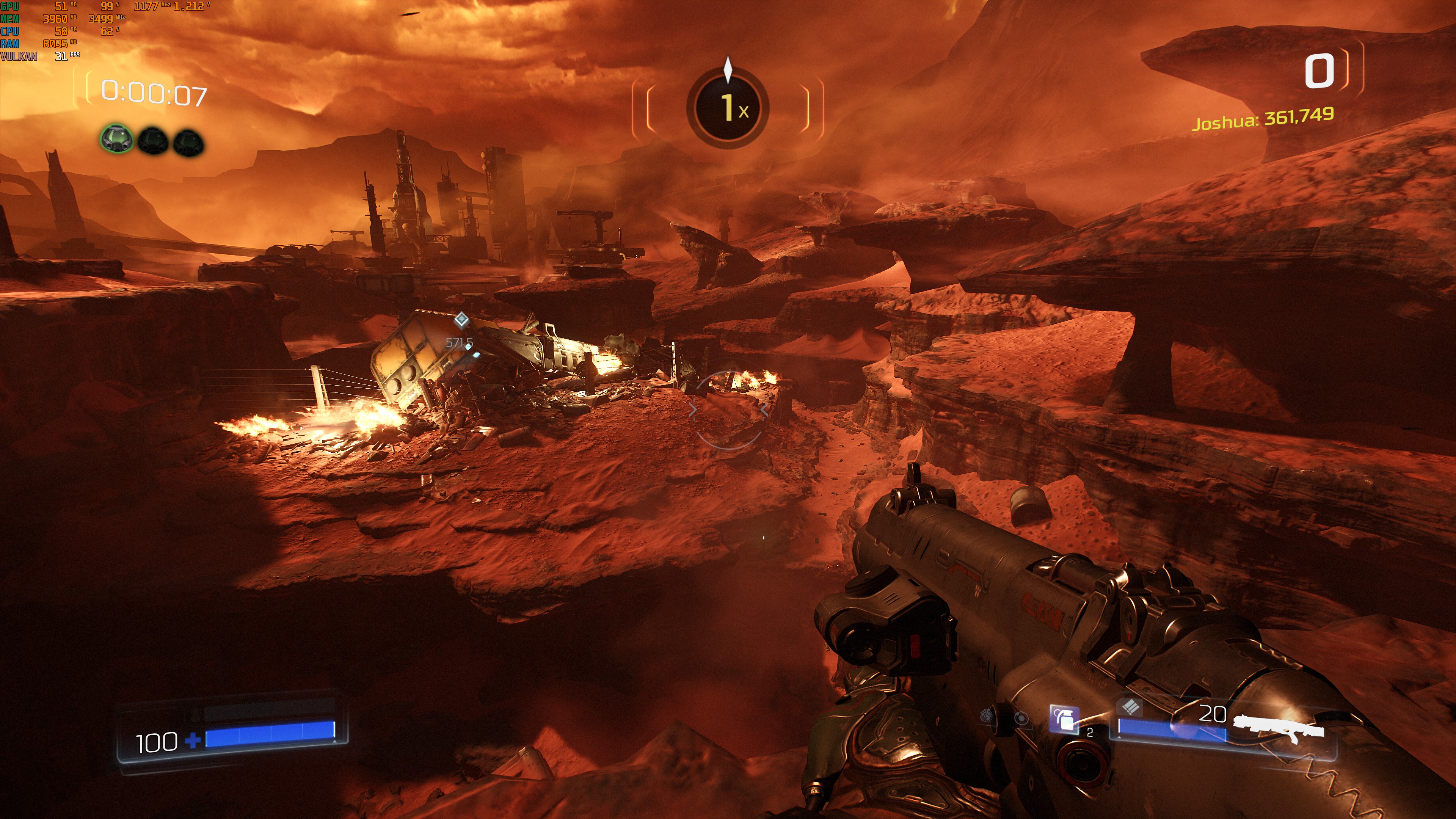
Task: Click the dimmed hologram equipment icon
Action: 1021,719
